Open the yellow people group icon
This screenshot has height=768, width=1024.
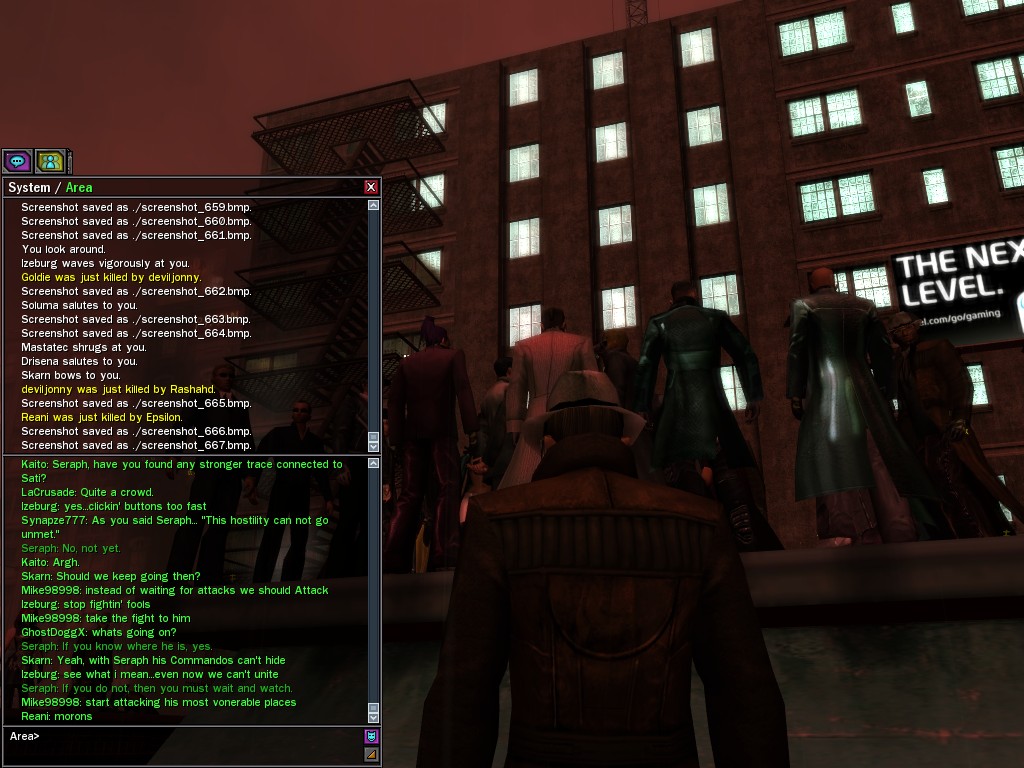pos(49,161)
